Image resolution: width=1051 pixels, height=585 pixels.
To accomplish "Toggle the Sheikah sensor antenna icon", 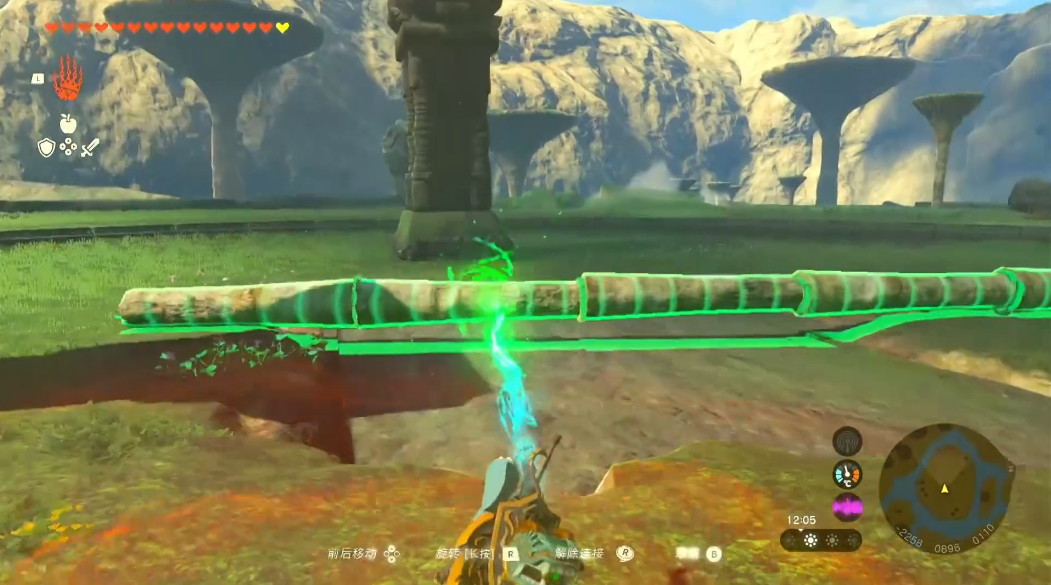I will coord(847,441).
